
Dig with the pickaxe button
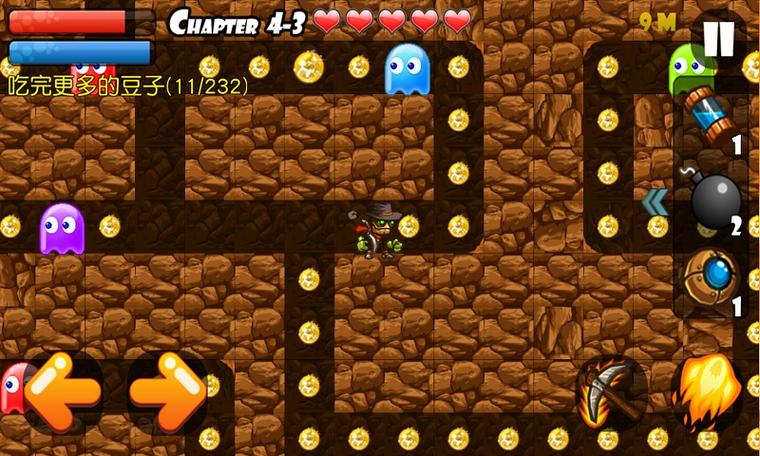point(609,392)
